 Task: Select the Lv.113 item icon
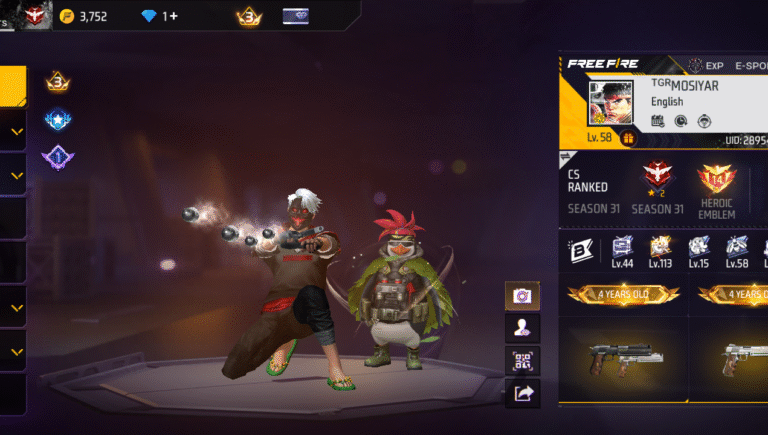point(659,249)
